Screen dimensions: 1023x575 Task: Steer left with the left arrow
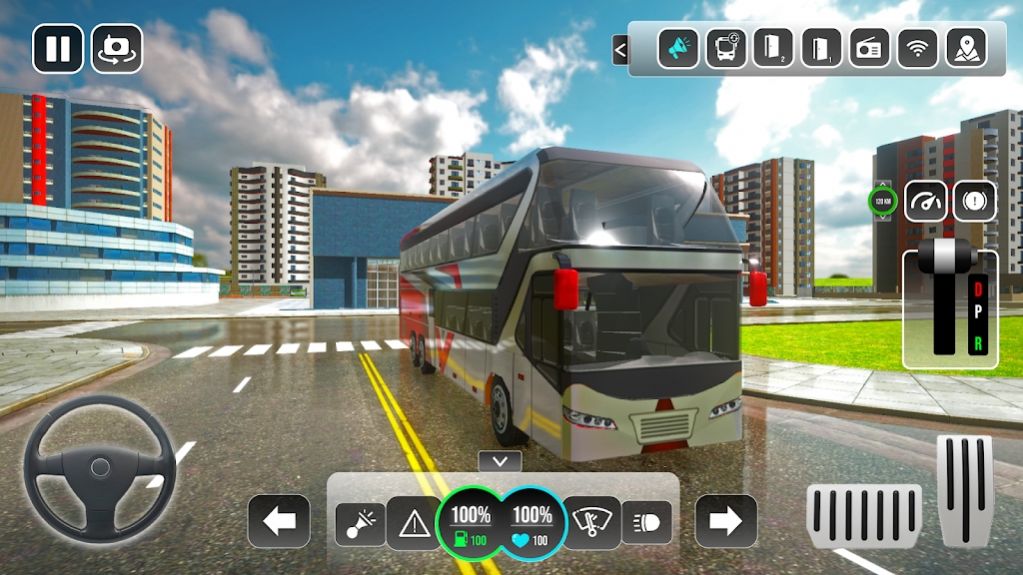pos(279,521)
